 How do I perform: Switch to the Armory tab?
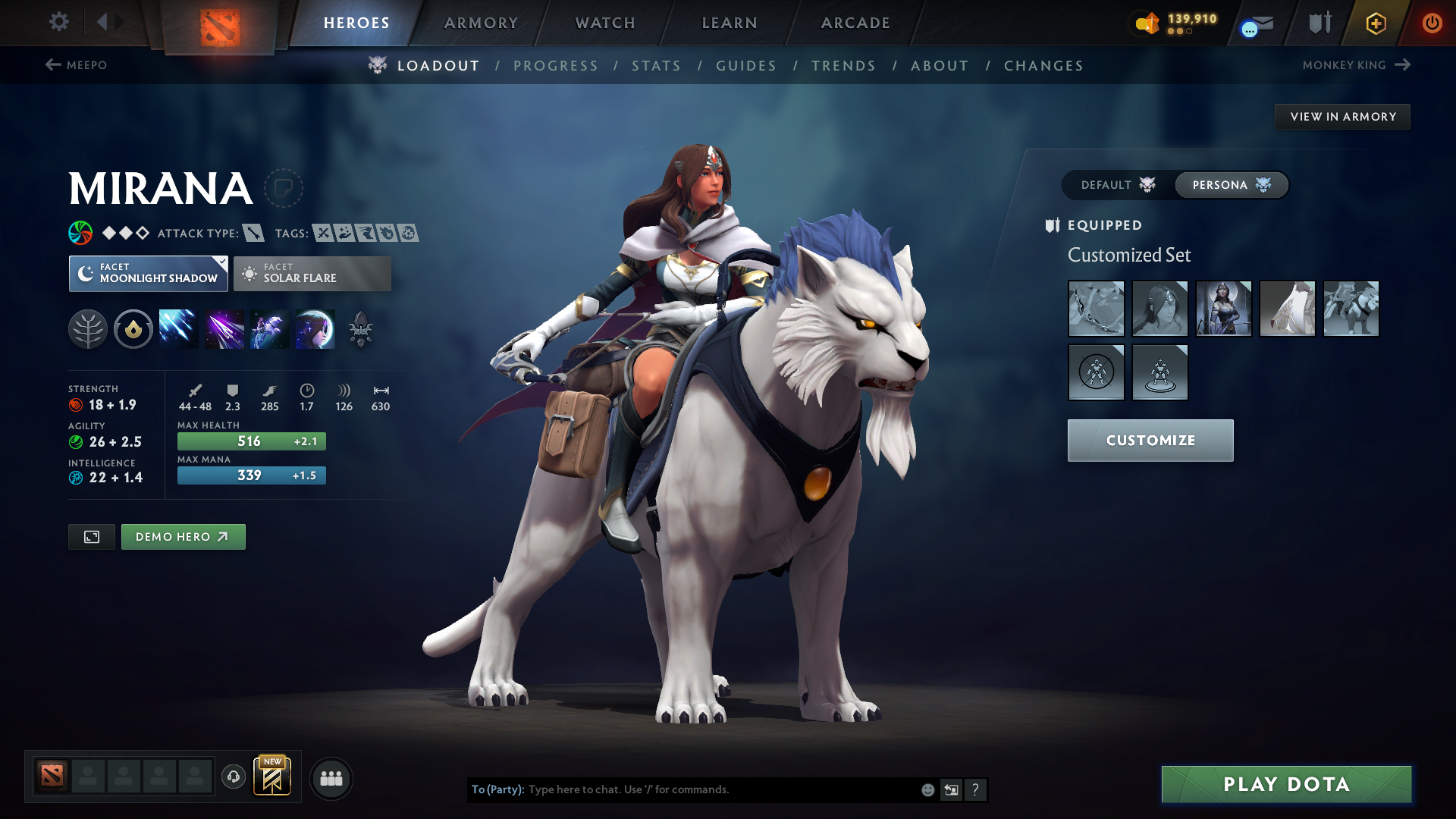[x=481, y=23]
